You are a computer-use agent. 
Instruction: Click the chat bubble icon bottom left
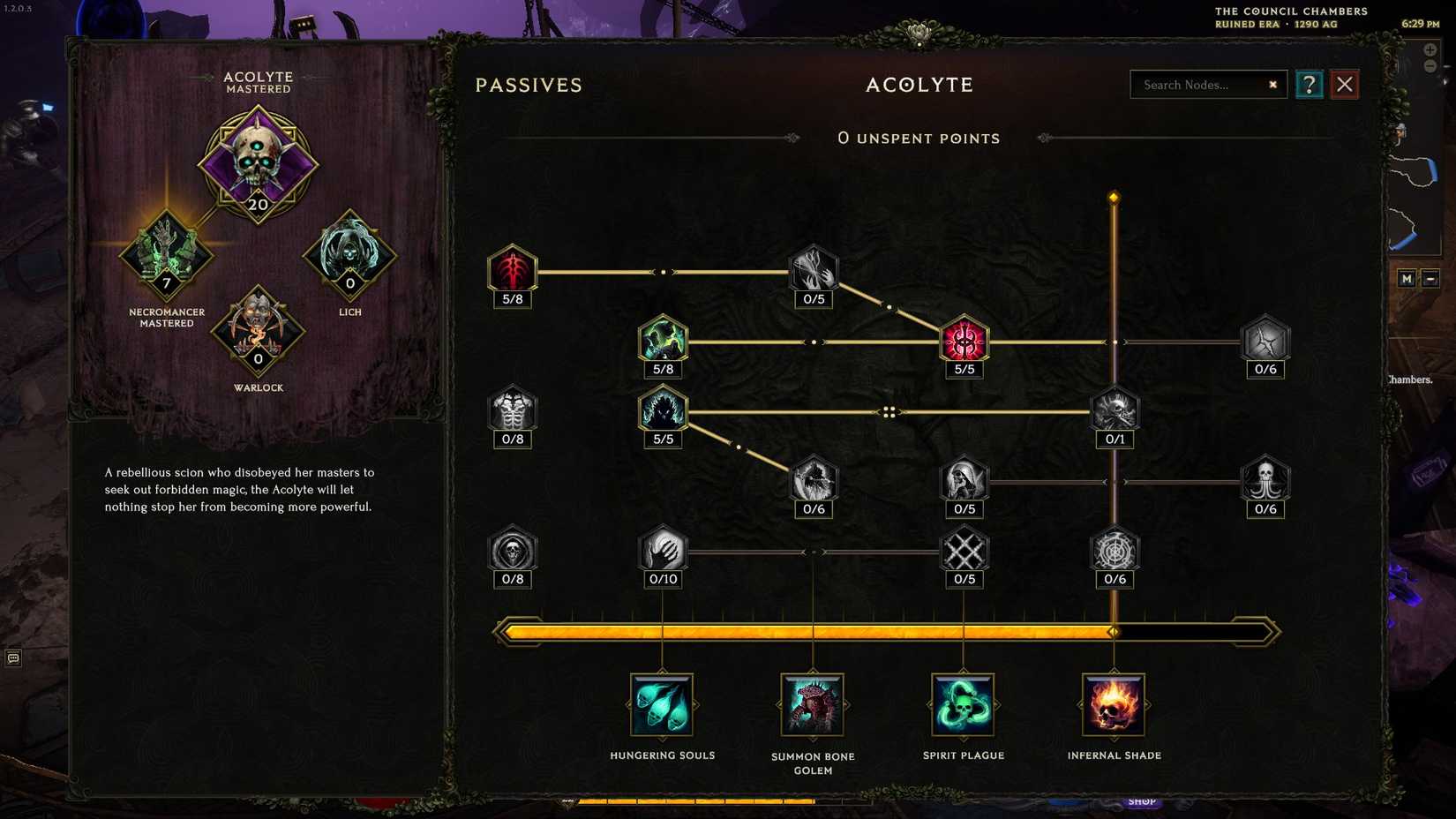pyautogui.click(x=12, y=659)
